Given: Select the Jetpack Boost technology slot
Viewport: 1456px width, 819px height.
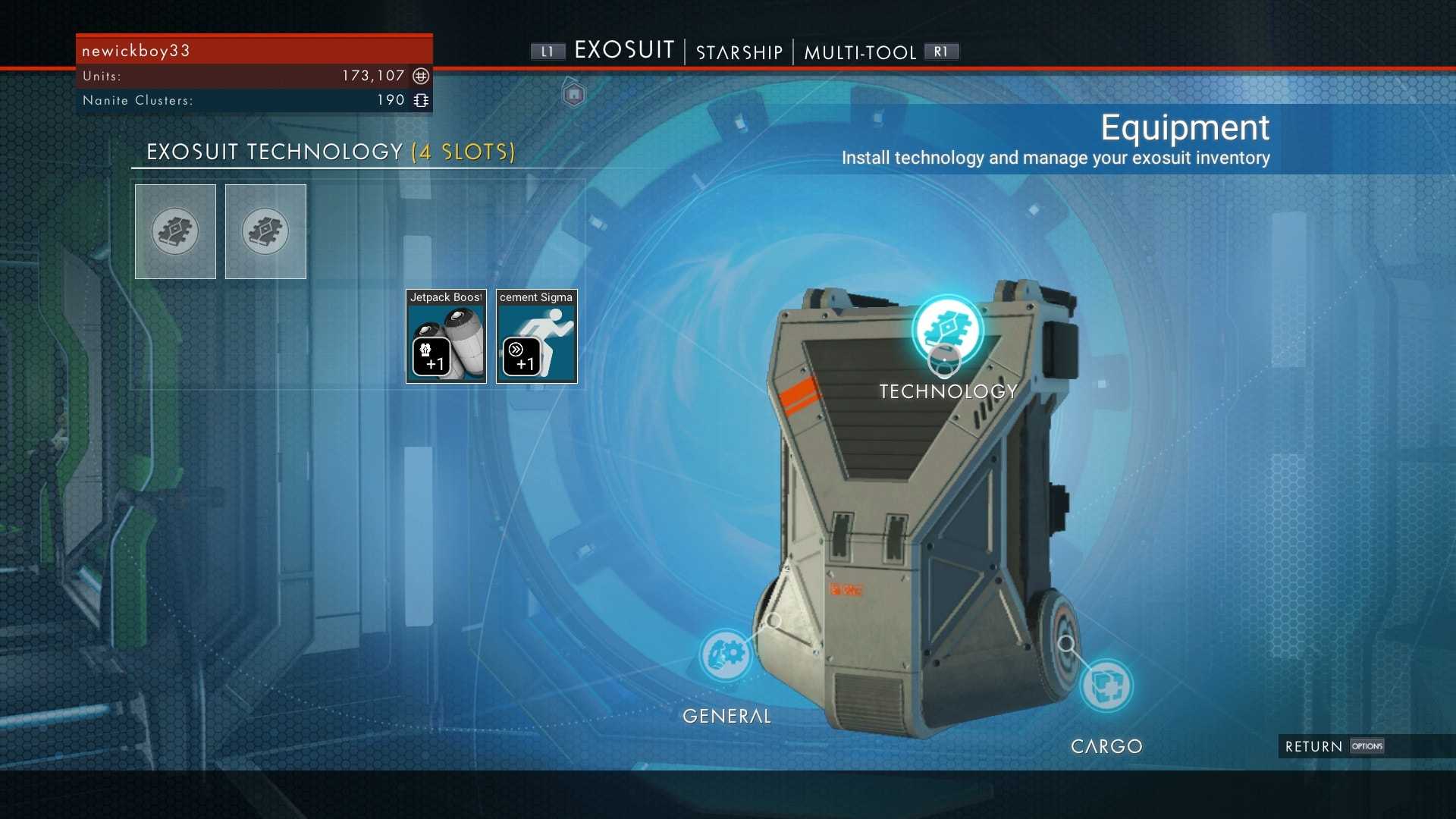Looking at the screenshot, I should pyautogui.click(x=446, y=337).
